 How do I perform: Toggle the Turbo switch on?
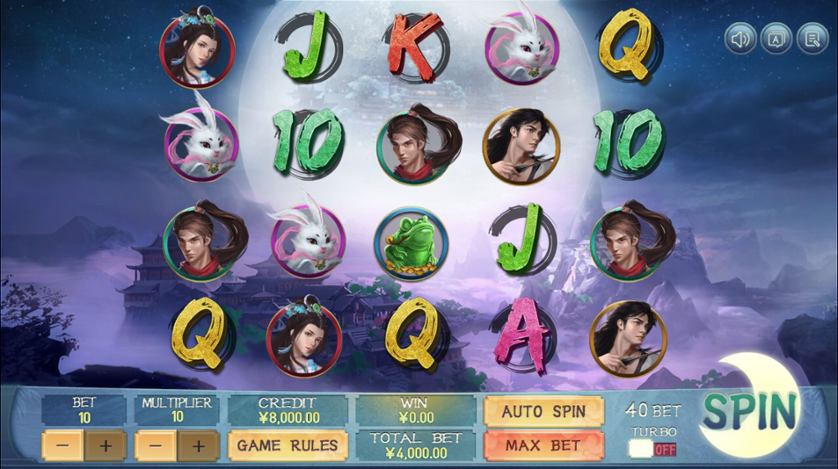coord(652,449)
